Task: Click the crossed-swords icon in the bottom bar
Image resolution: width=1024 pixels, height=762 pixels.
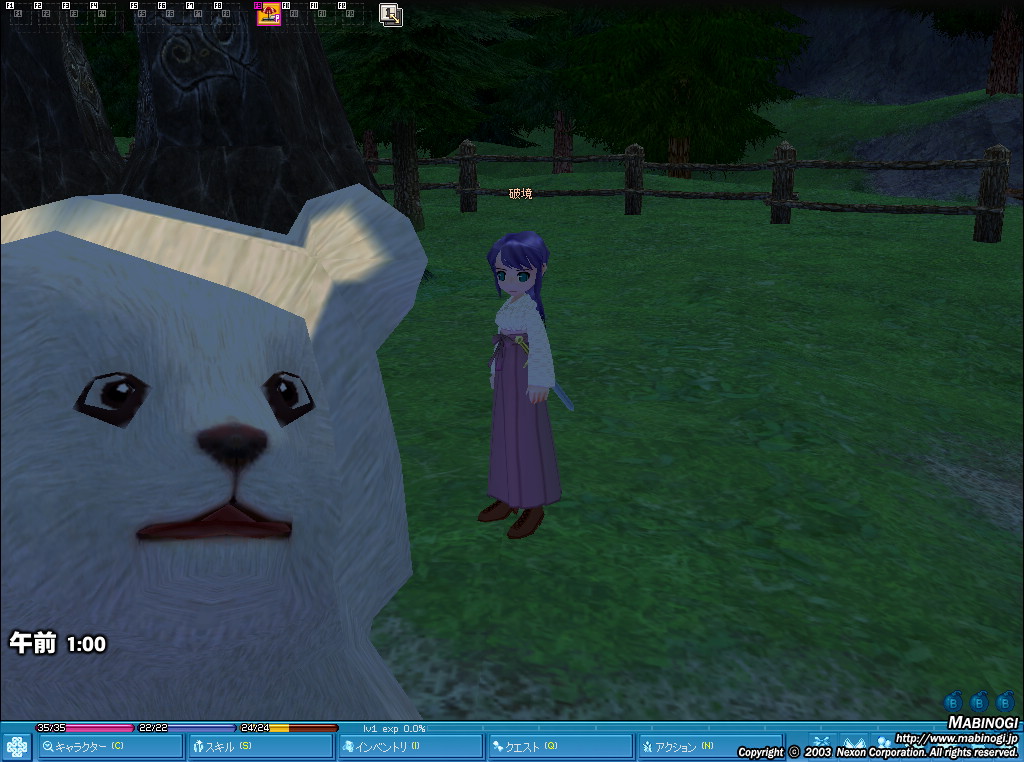Action: 821,742
